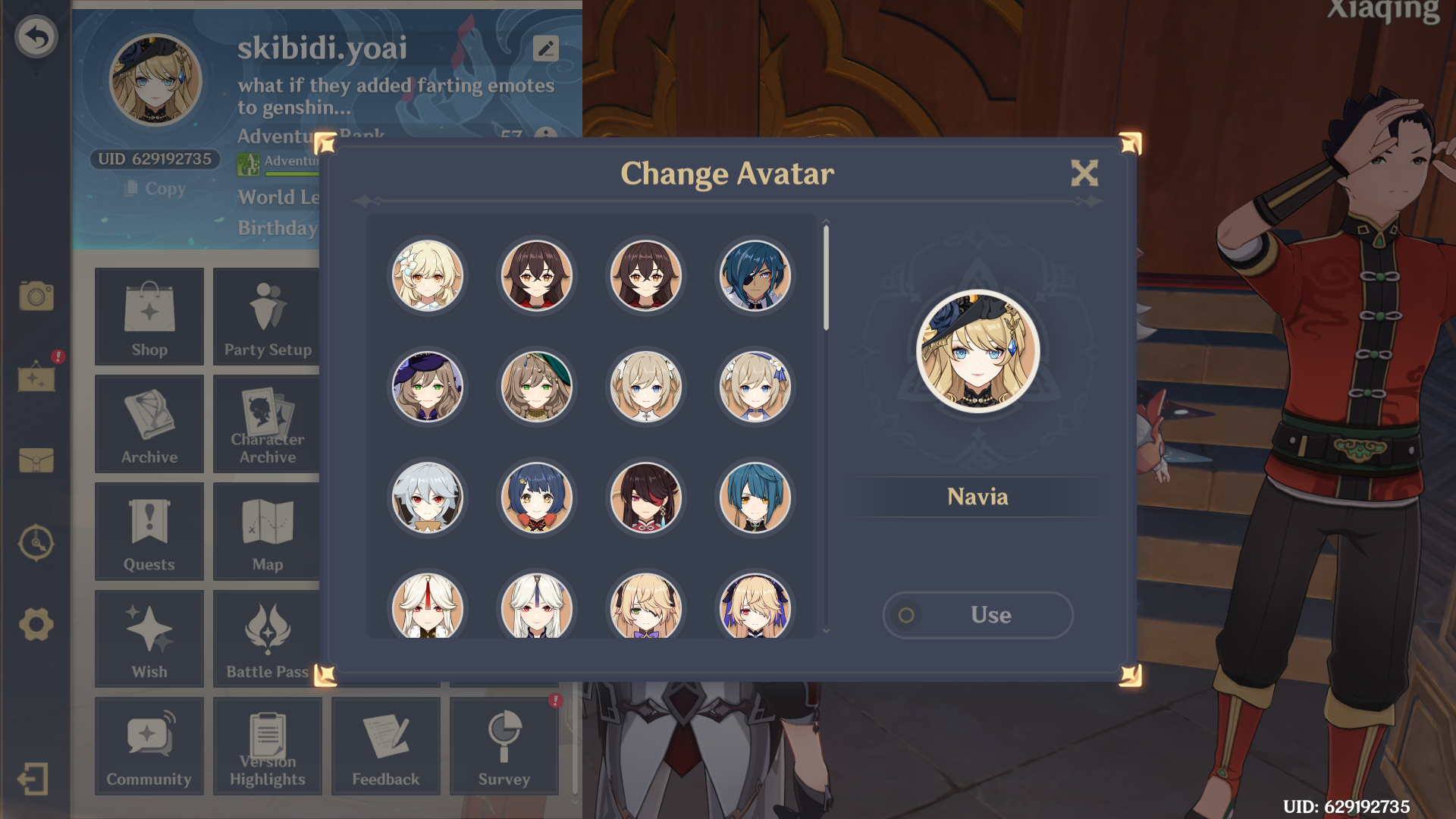This screenshot has width=1456, height=819.
Task: Open the Party Setup screen
Action: (268, 316)
